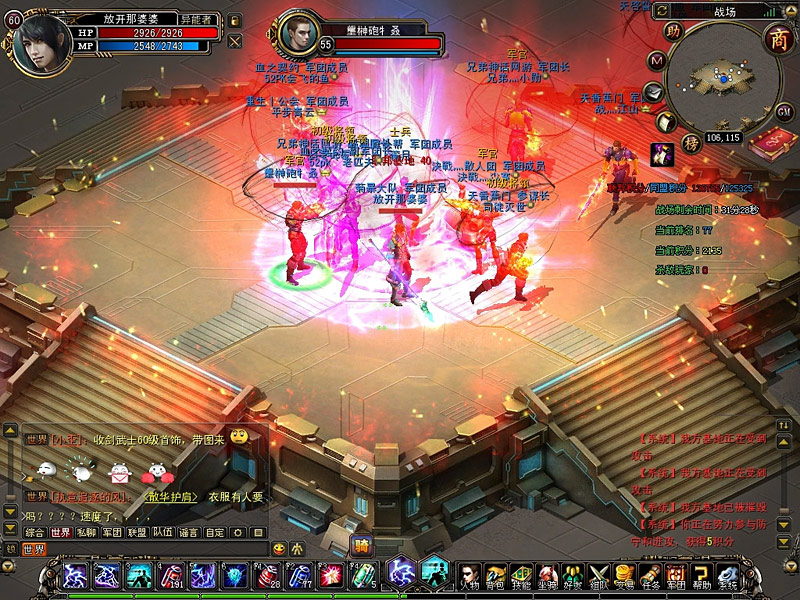
Task: Switch chat to the 综合 tab
Action: 35,533
